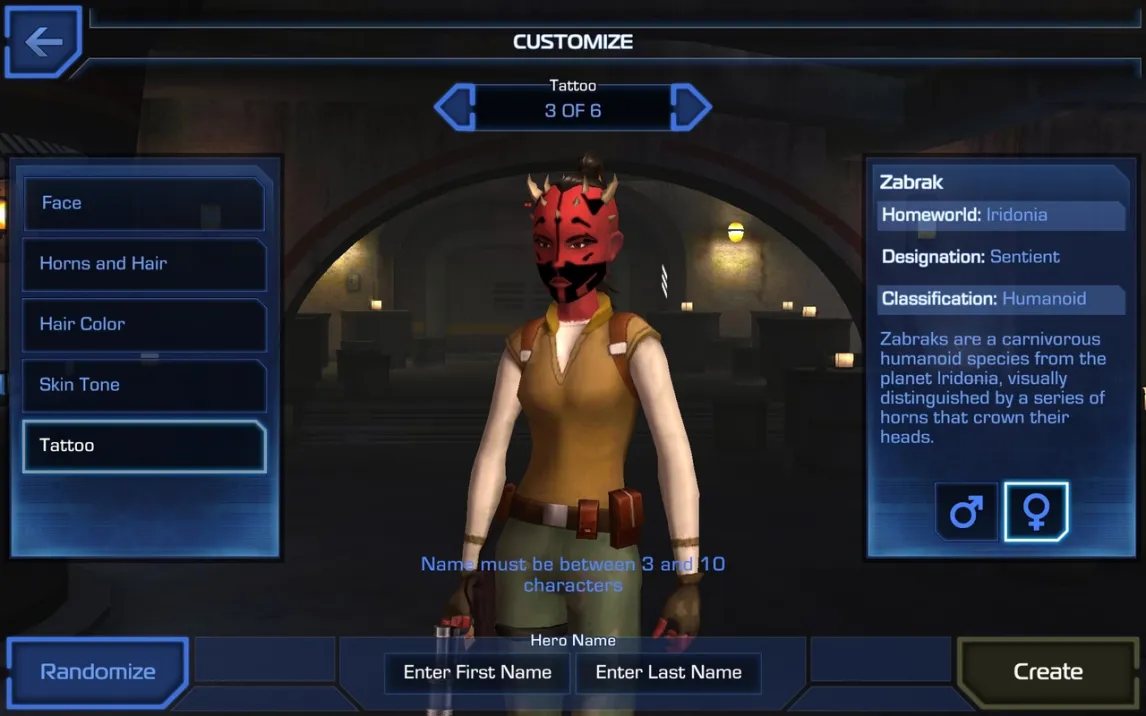Show the next tattoo option
This screenshot has width=1146, height=716.
[x=690, y=108]
